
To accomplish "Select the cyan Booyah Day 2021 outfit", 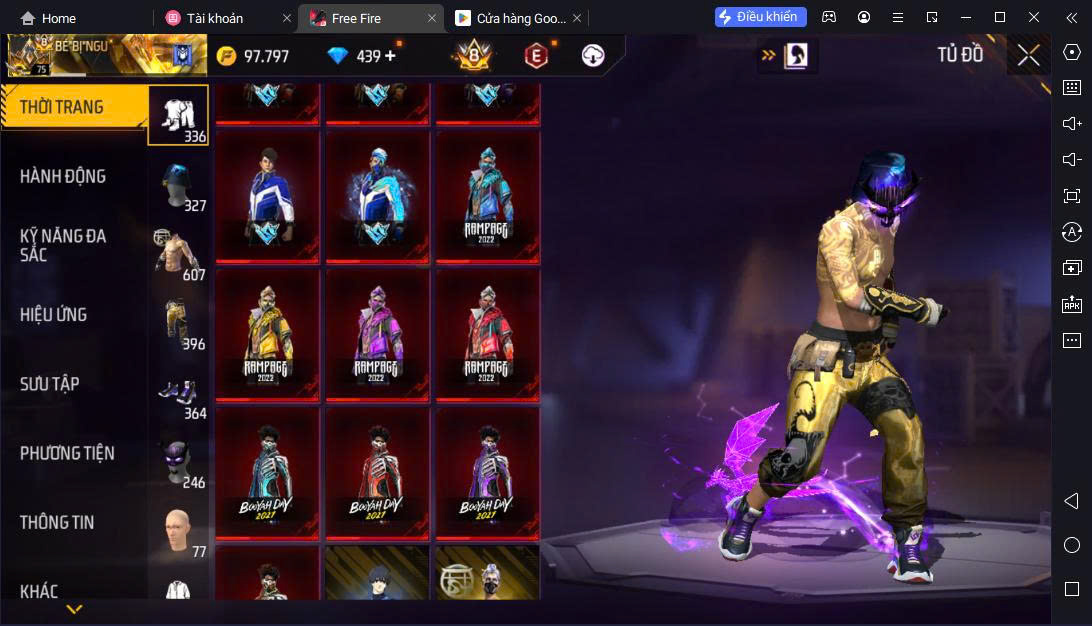I will point(267,472).
